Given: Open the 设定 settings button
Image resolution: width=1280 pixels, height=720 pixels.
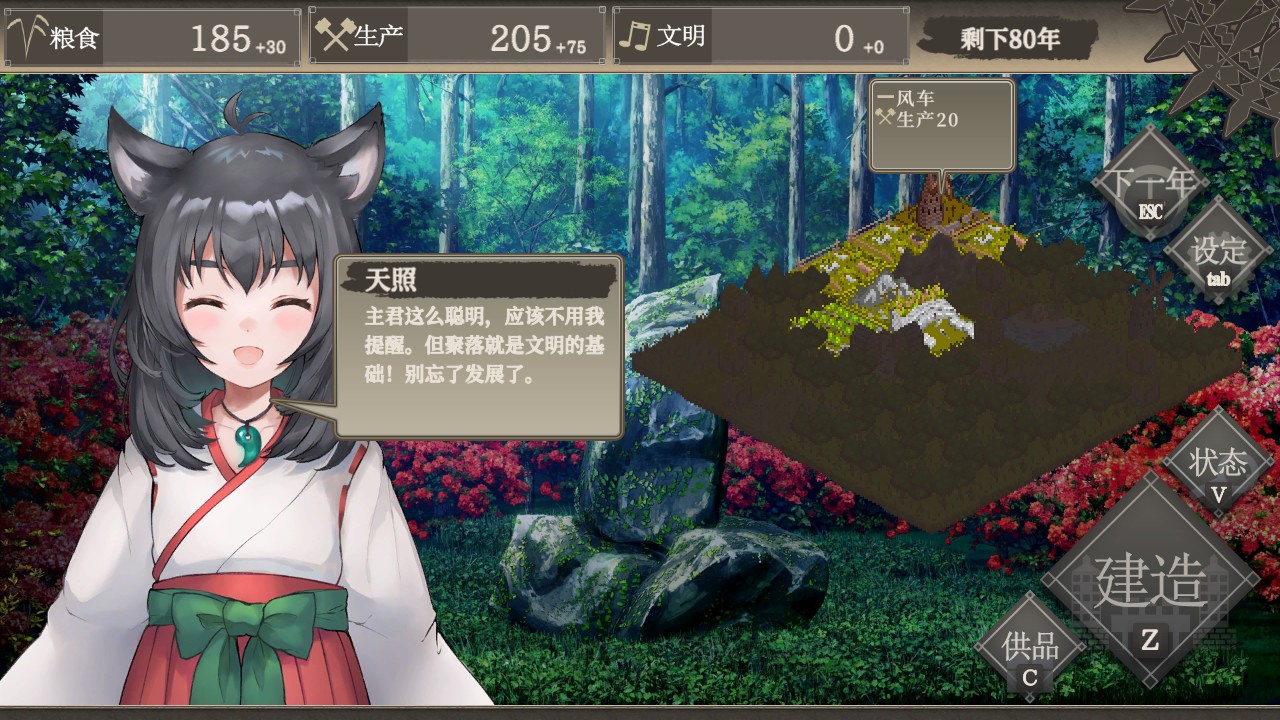Looking at the screenshot, I should point(1218,254).
